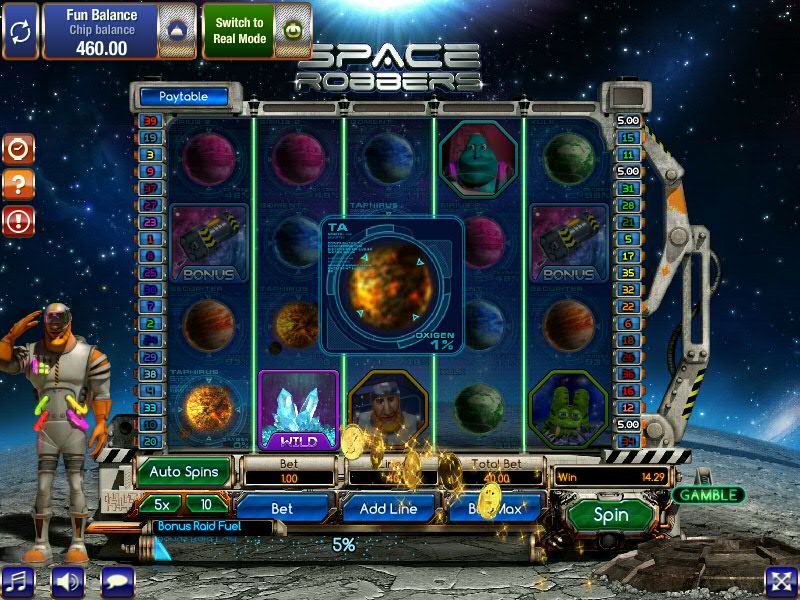This screenshot has height=600, width=800.
Task: Toggle sound with the speaker icon
Action: pyautogui.click(x=68, y=580)
